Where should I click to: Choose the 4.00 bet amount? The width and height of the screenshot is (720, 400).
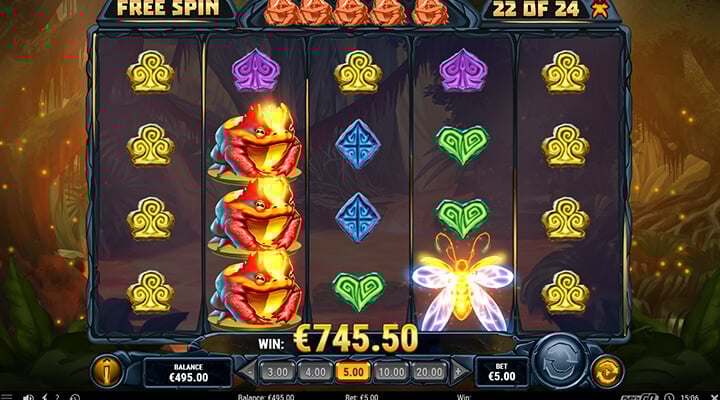coord(316,372)
